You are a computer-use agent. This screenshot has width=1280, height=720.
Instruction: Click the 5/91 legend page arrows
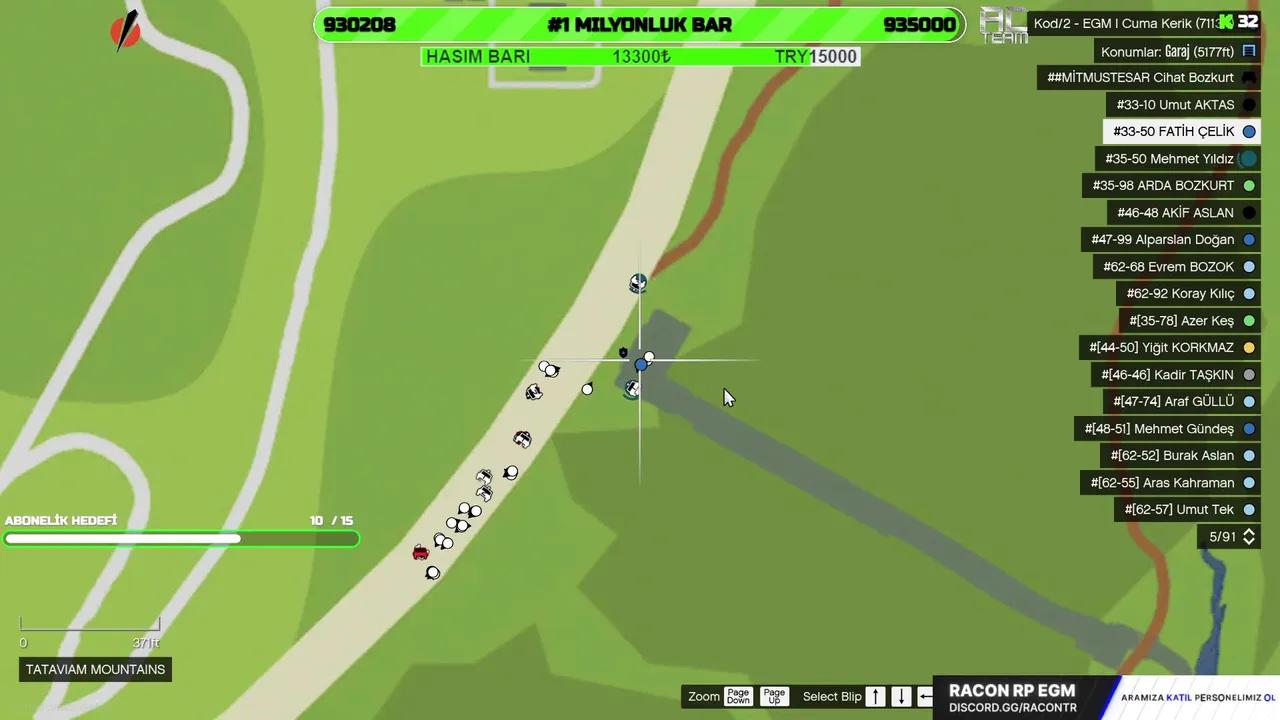click(x=1248, y=537)
